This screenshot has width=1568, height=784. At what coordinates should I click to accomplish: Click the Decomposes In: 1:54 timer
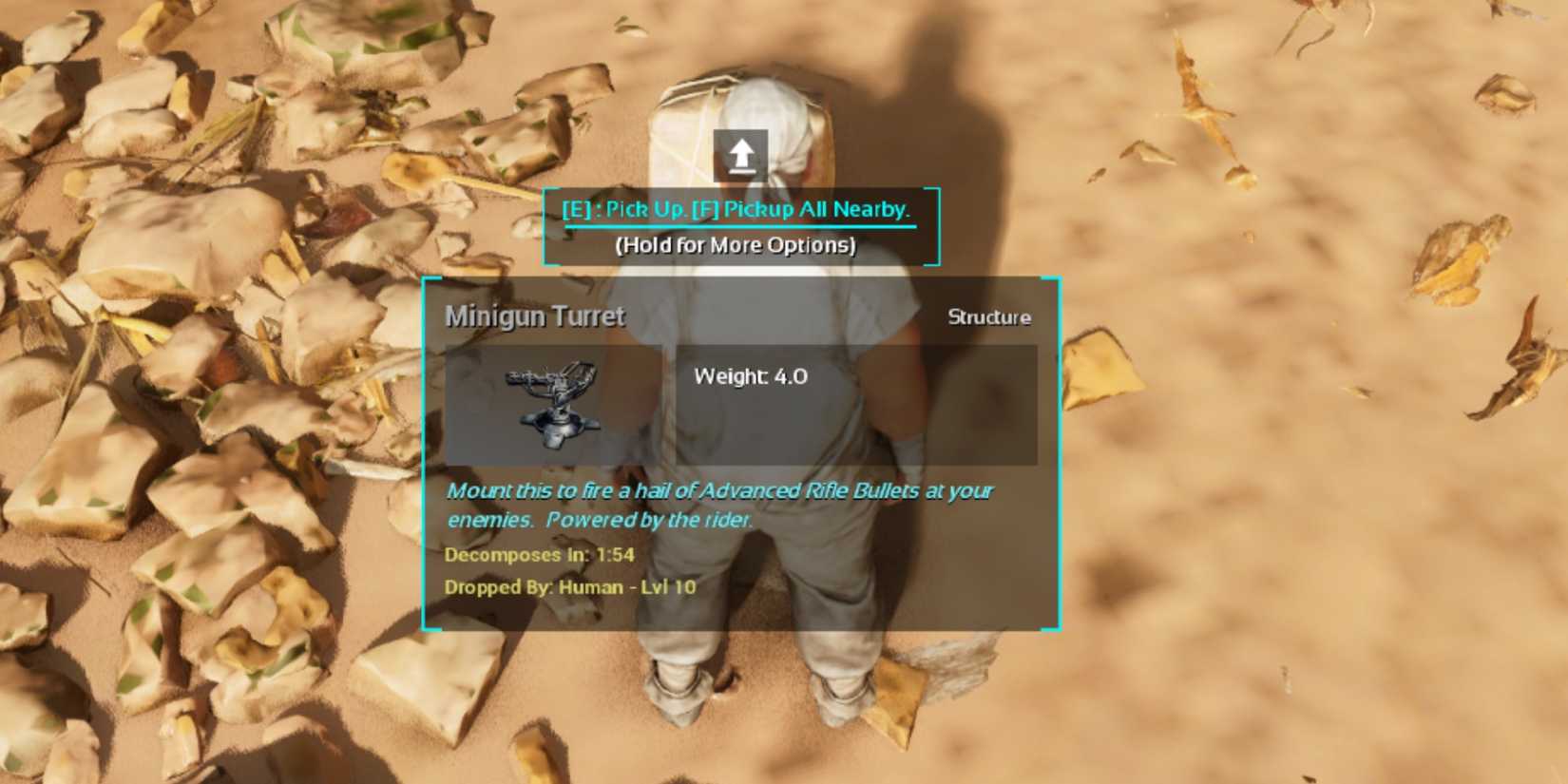(540, 555)
